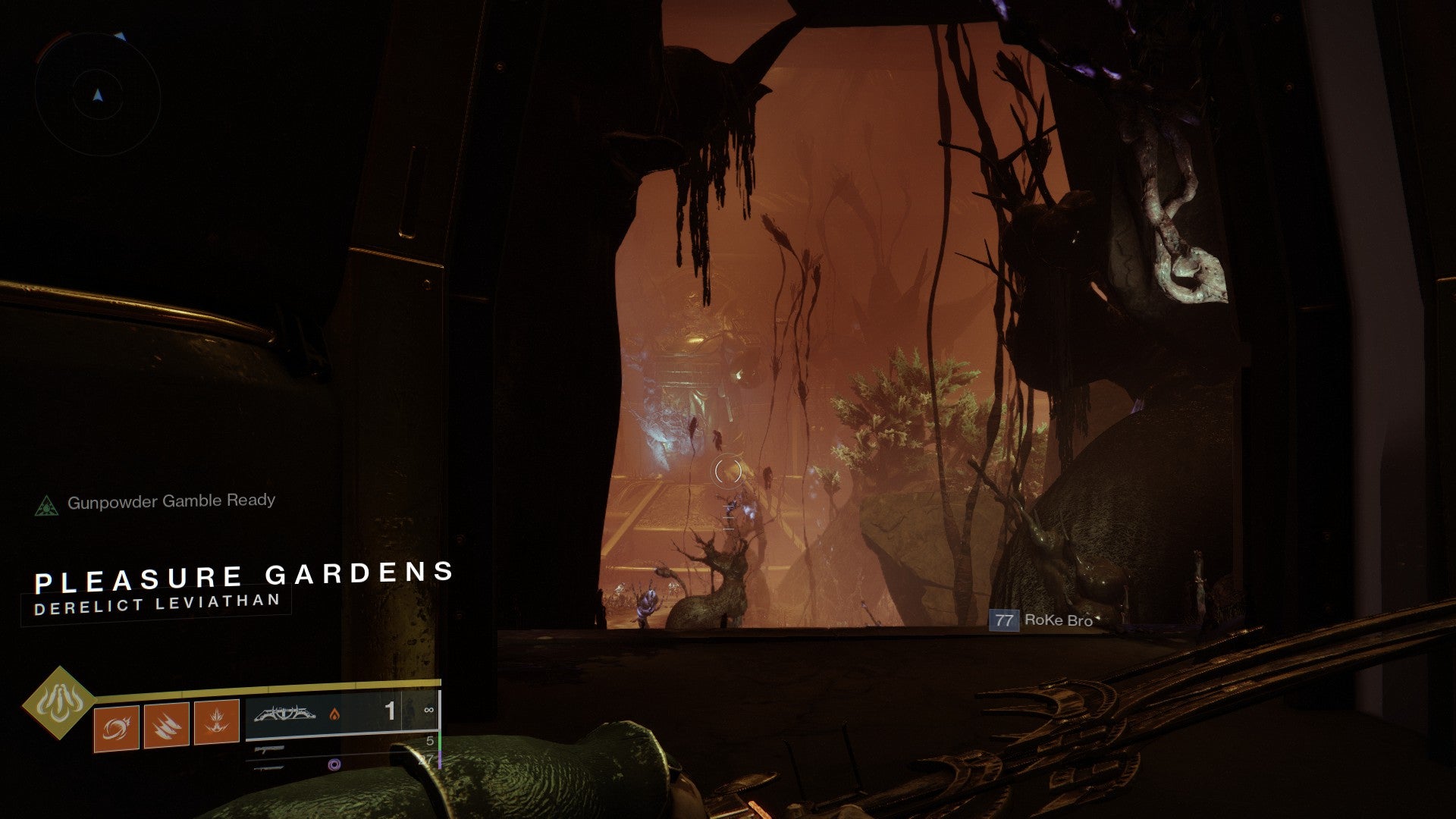Select the void heavy weapon slot
1456x819 pixels.
[x=341, y=764]
